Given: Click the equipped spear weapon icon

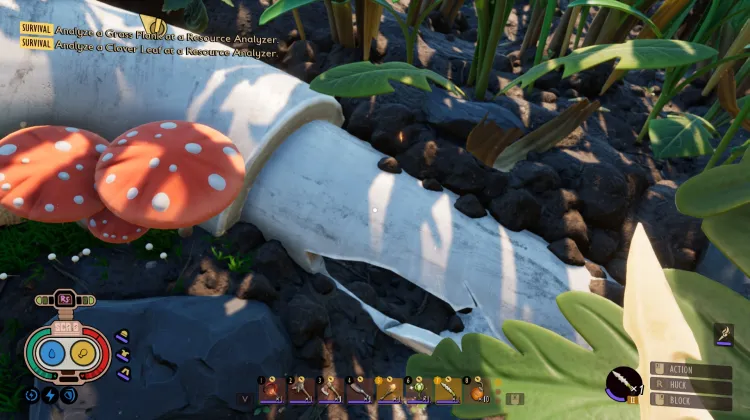Looking at the screenshot, I should [623, 384].
